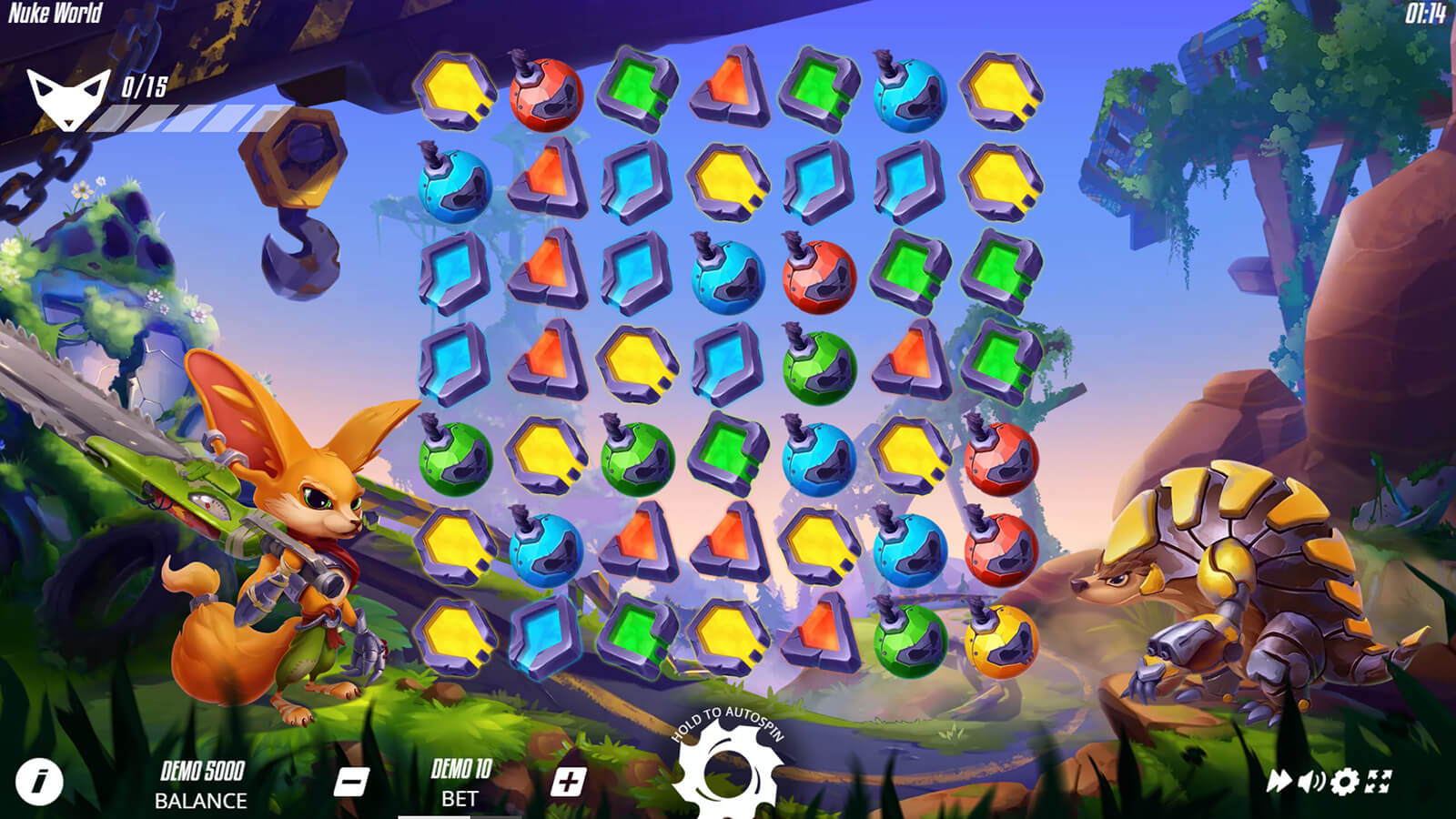
Task: Toggle fast-forward turbo mode
Action: click(x=1279, y=781)
